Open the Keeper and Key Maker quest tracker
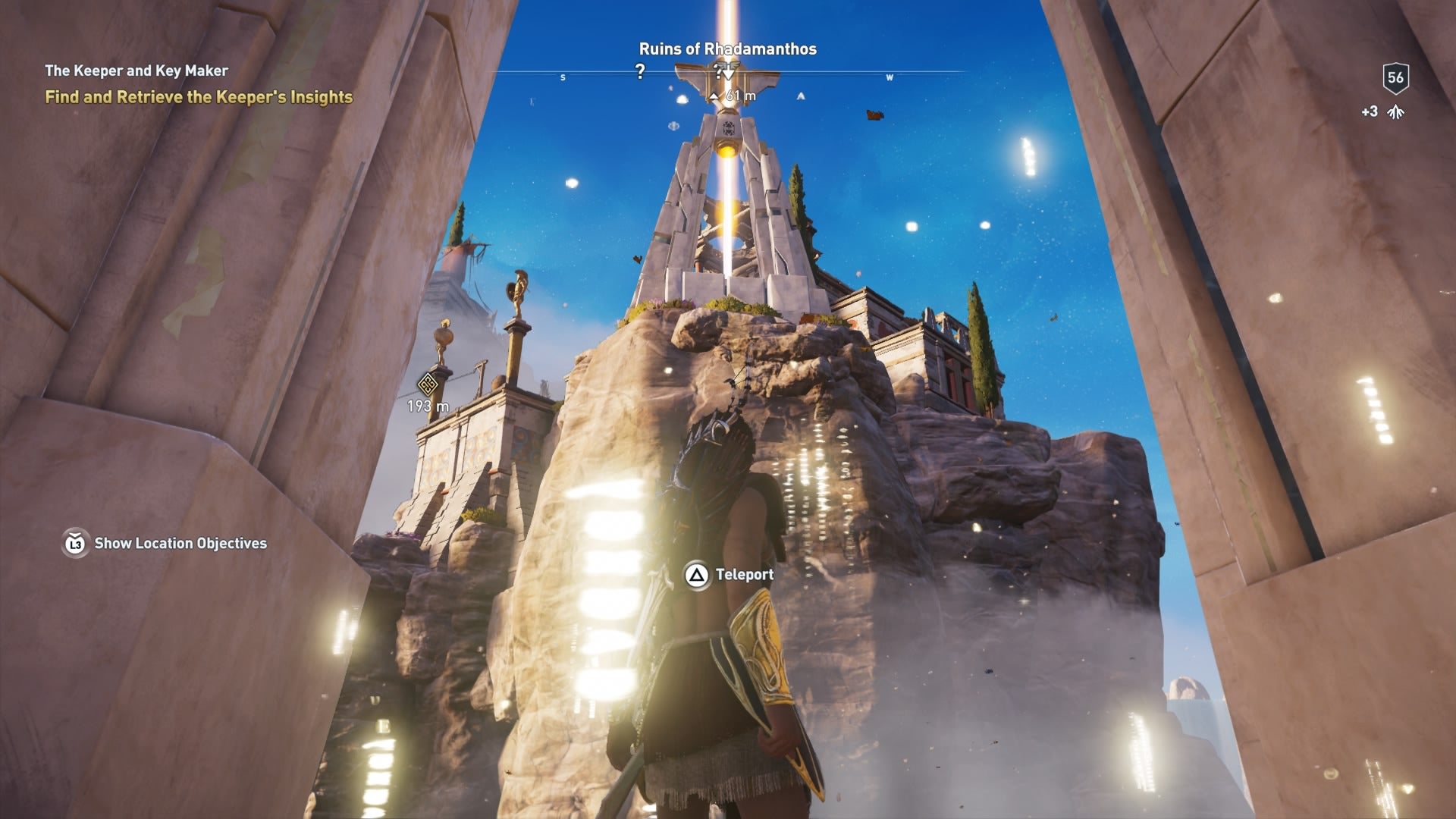Image resolution: width=1456 pixels, height=819 pixels. (136, 71)
